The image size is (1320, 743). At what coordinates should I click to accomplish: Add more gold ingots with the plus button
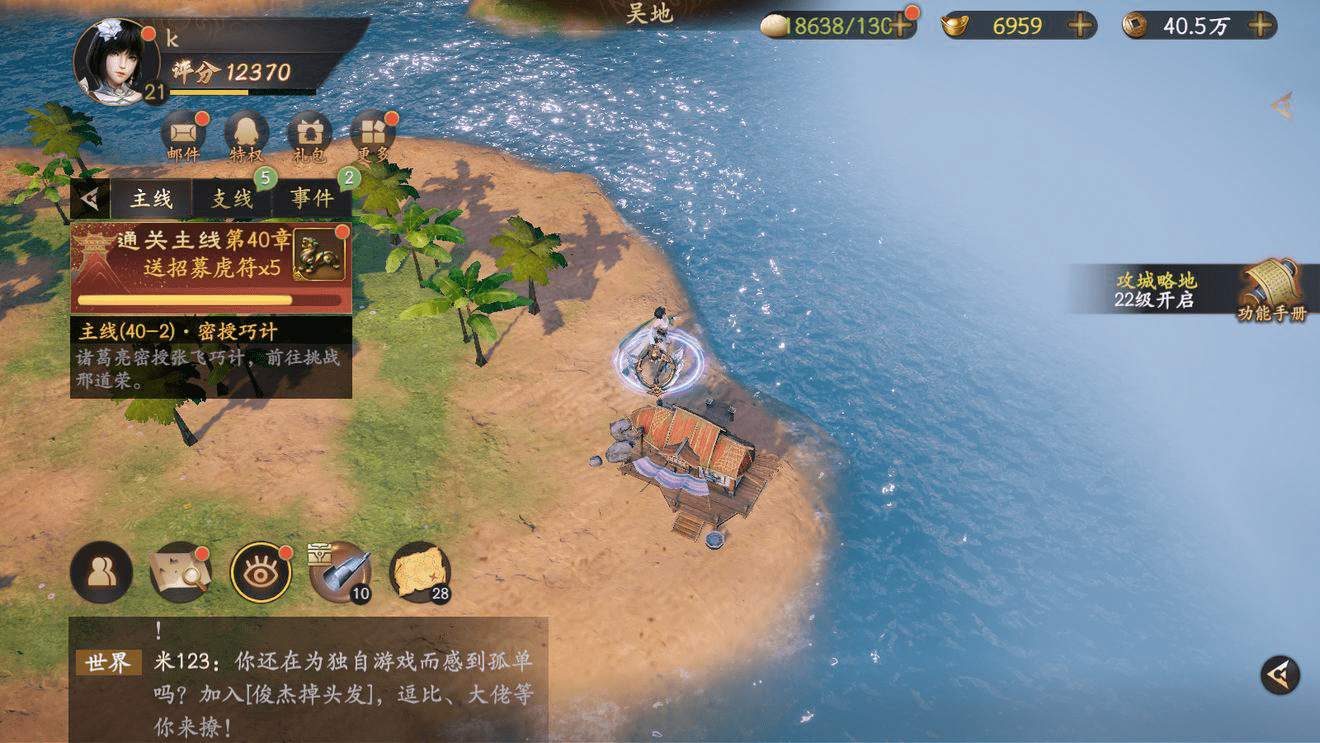click(1080, 26)
